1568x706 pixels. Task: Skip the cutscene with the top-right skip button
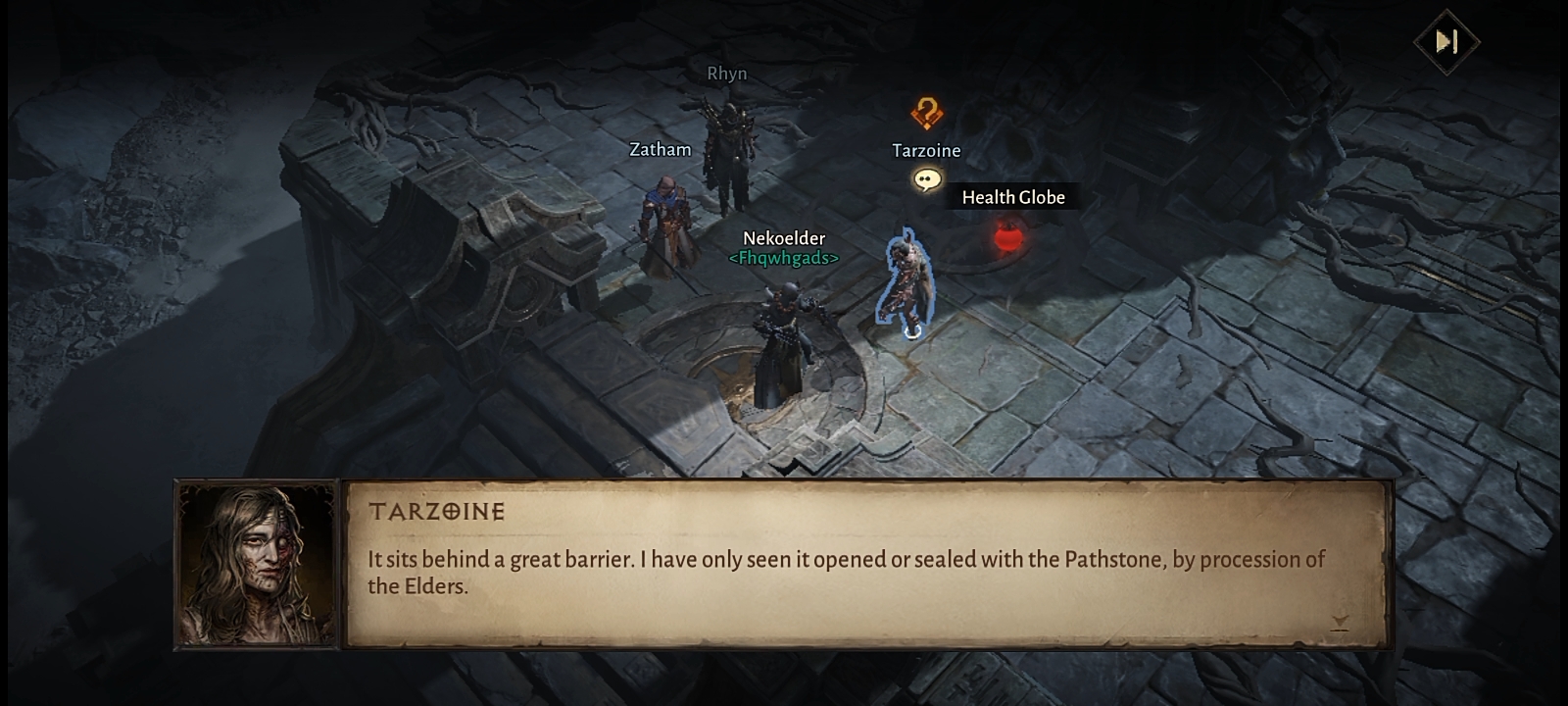tap(1446, 41)
